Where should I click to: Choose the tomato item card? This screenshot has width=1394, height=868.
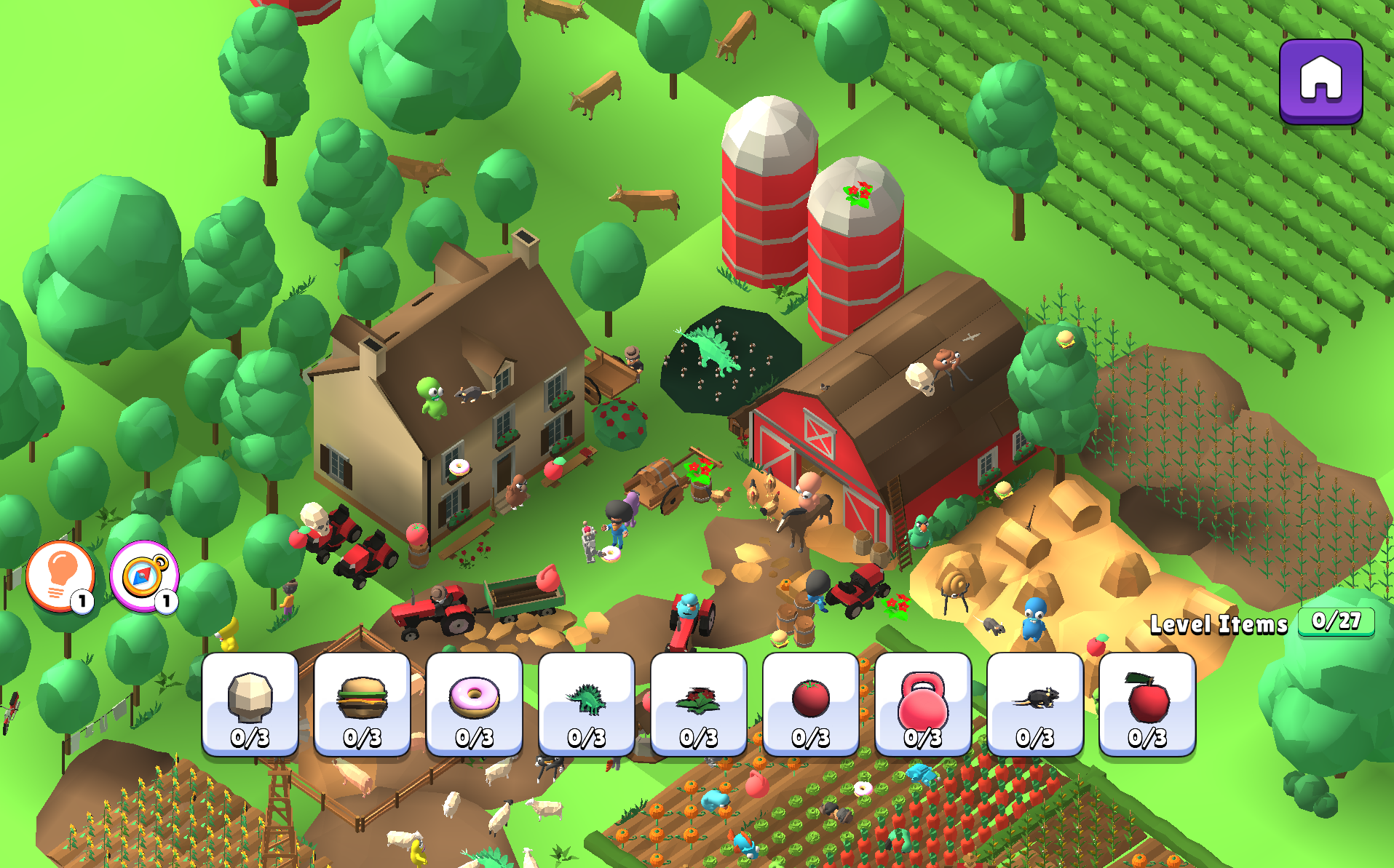pos(810,704)
